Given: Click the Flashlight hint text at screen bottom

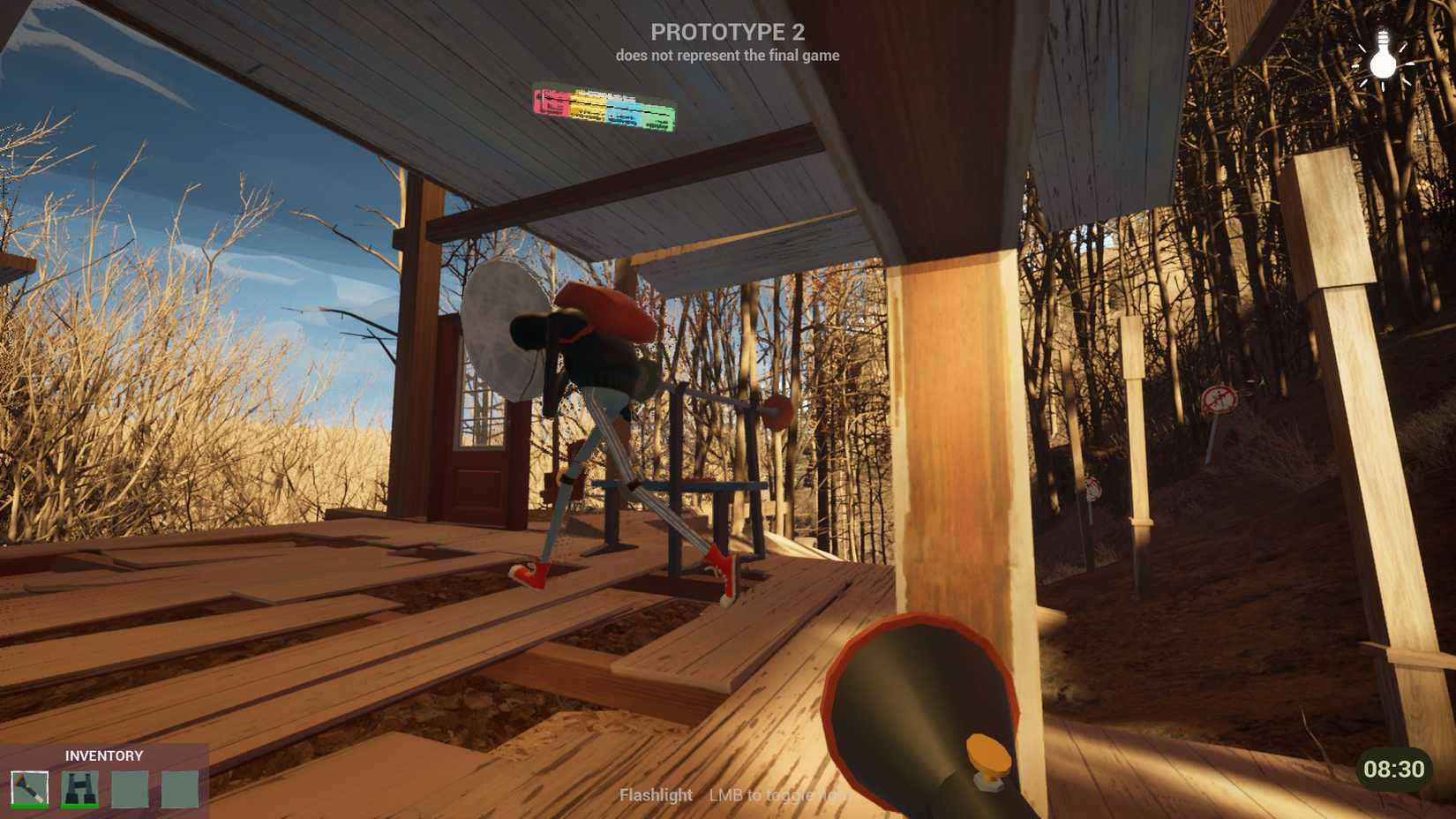Looking at the screenshot, I should point(657,795).
